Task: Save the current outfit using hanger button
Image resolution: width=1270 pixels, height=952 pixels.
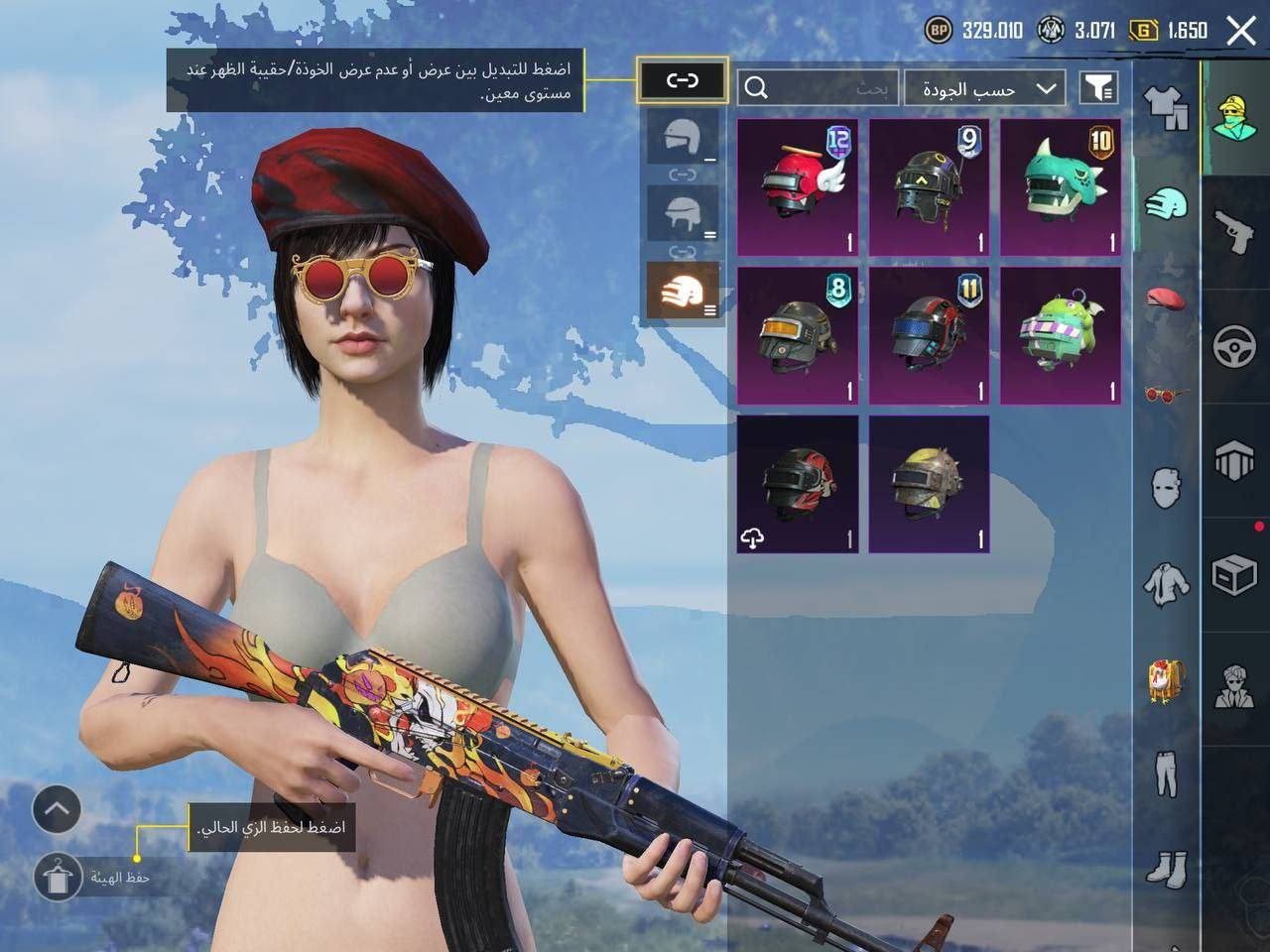Action: pyautogui.click(x=58, y=876)
